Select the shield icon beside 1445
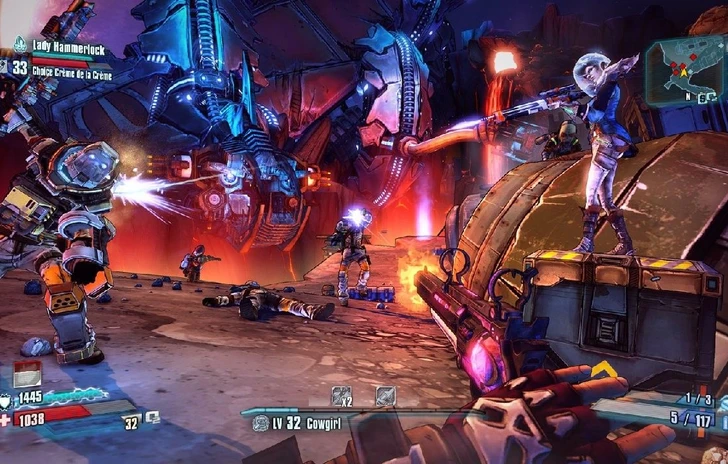The image size is (728, 464). coord(9,399)
